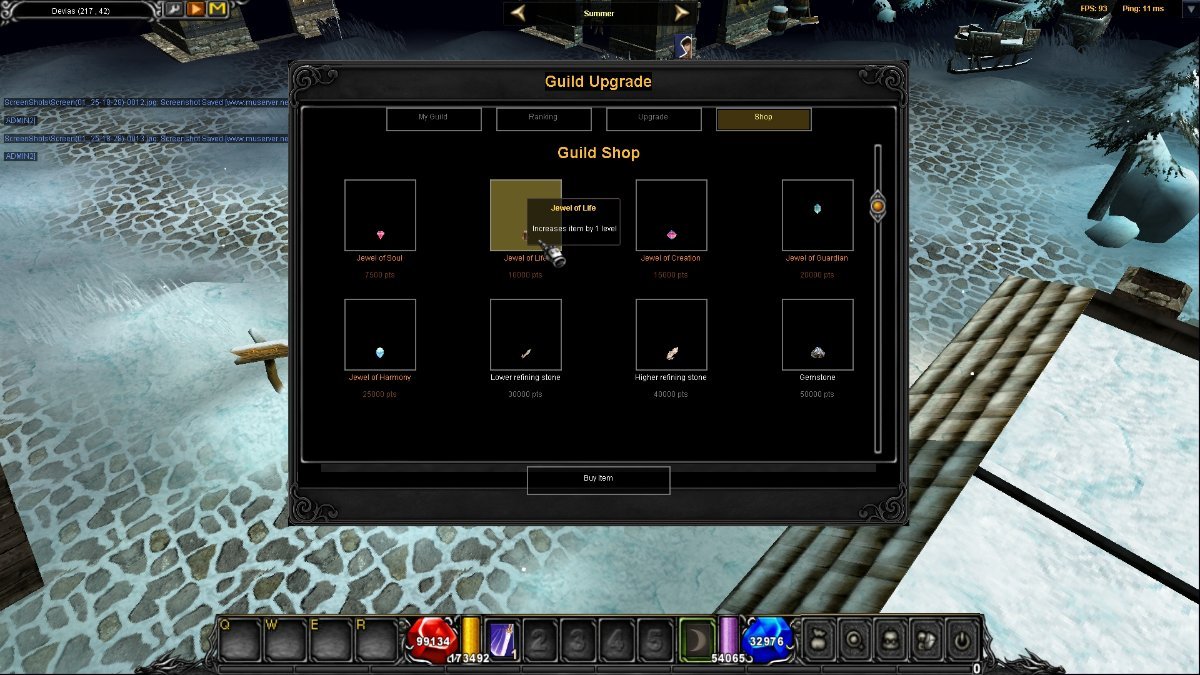
Task: Pick the Gemstone shop item
Action: (817, 335)
